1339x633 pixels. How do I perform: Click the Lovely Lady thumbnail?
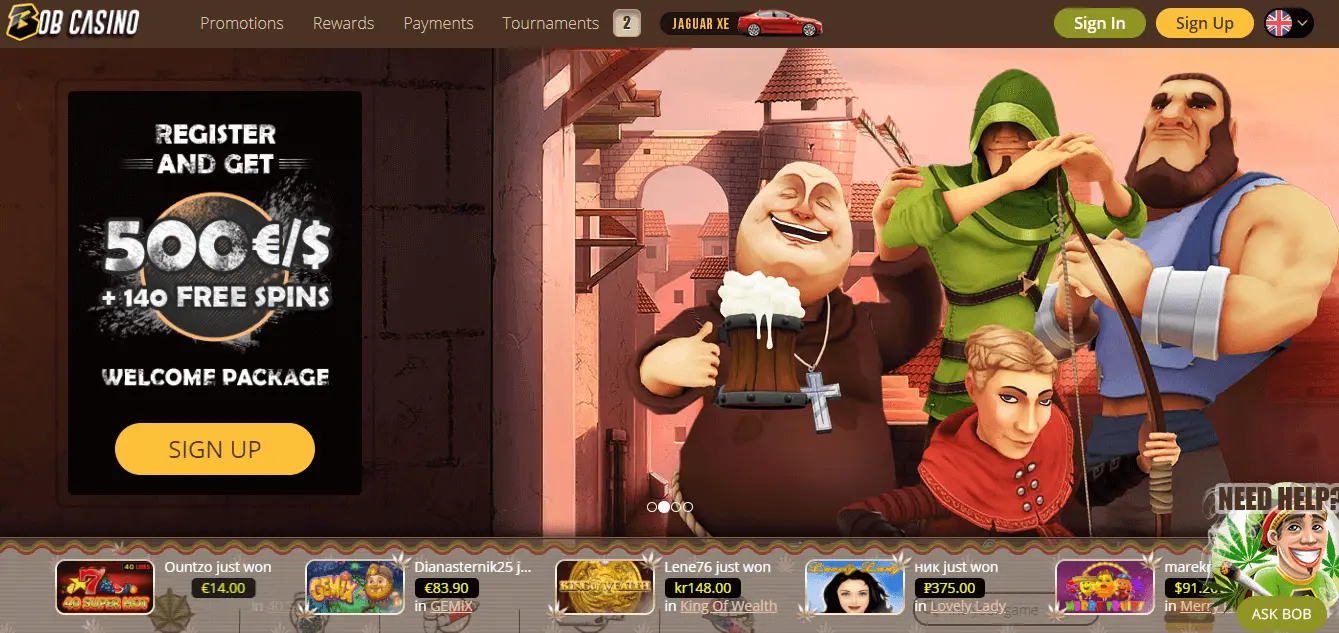pyautogui.click(x=855, y=586)
